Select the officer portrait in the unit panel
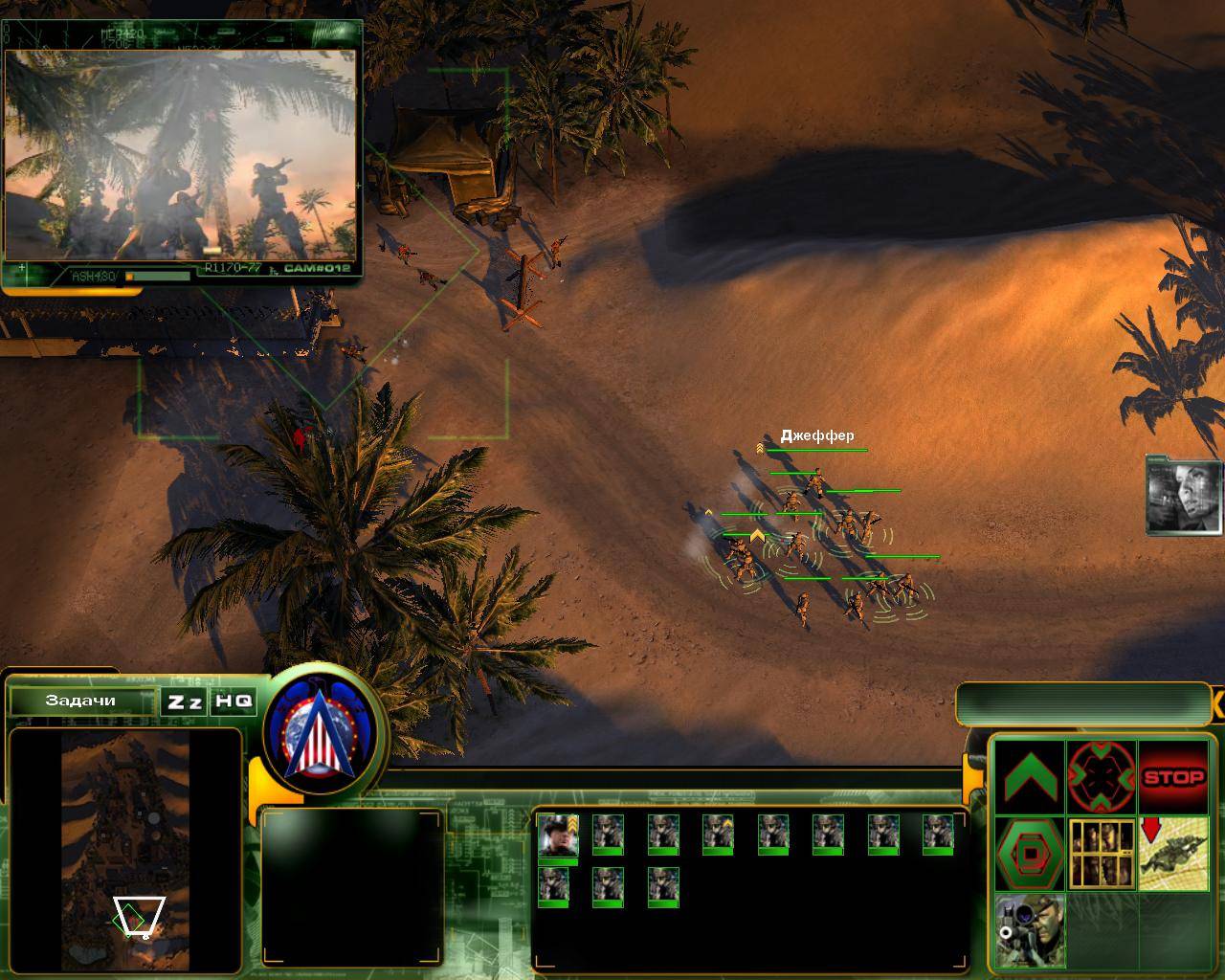This screenshot has width=1225, height=980. [x=557, y=835]
